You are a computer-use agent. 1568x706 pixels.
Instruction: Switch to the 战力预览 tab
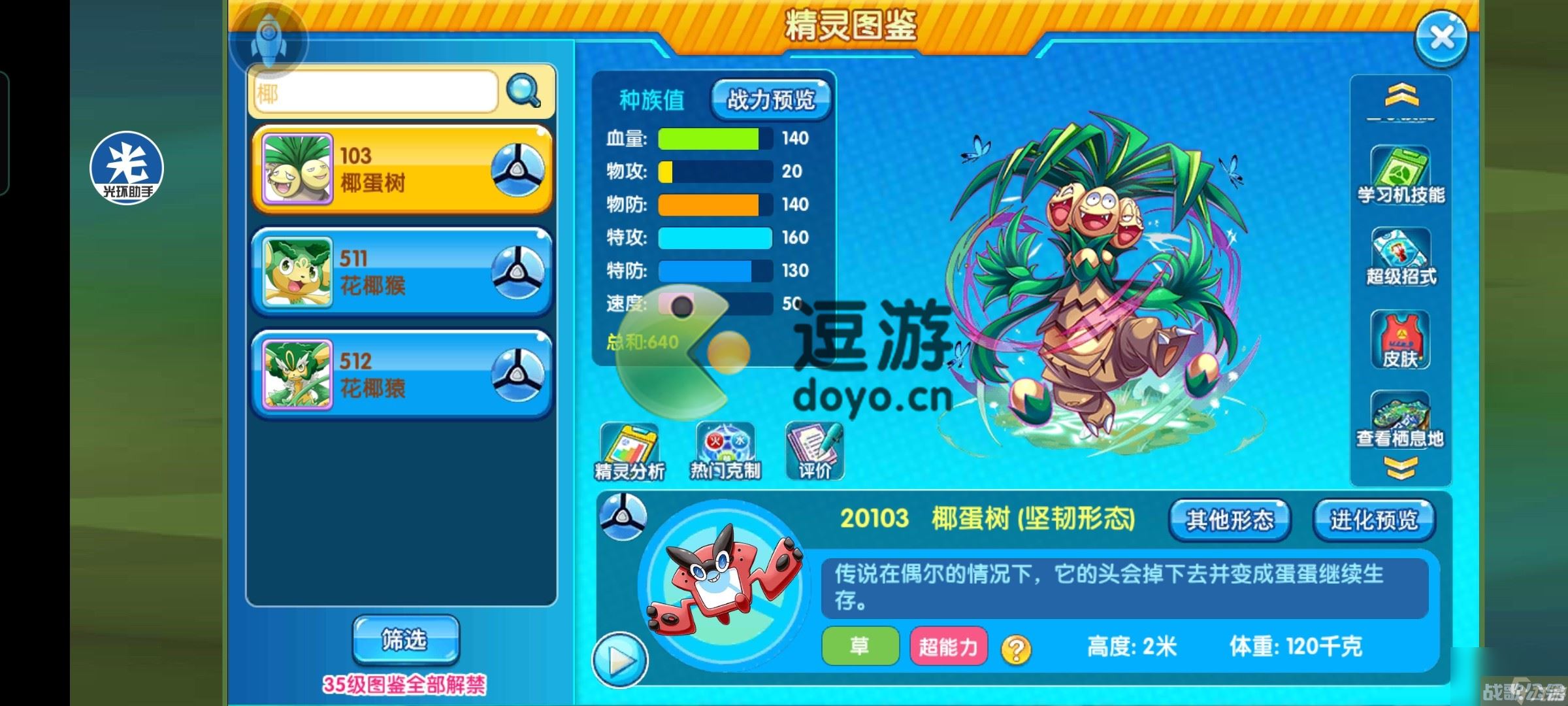pos(771,101)
